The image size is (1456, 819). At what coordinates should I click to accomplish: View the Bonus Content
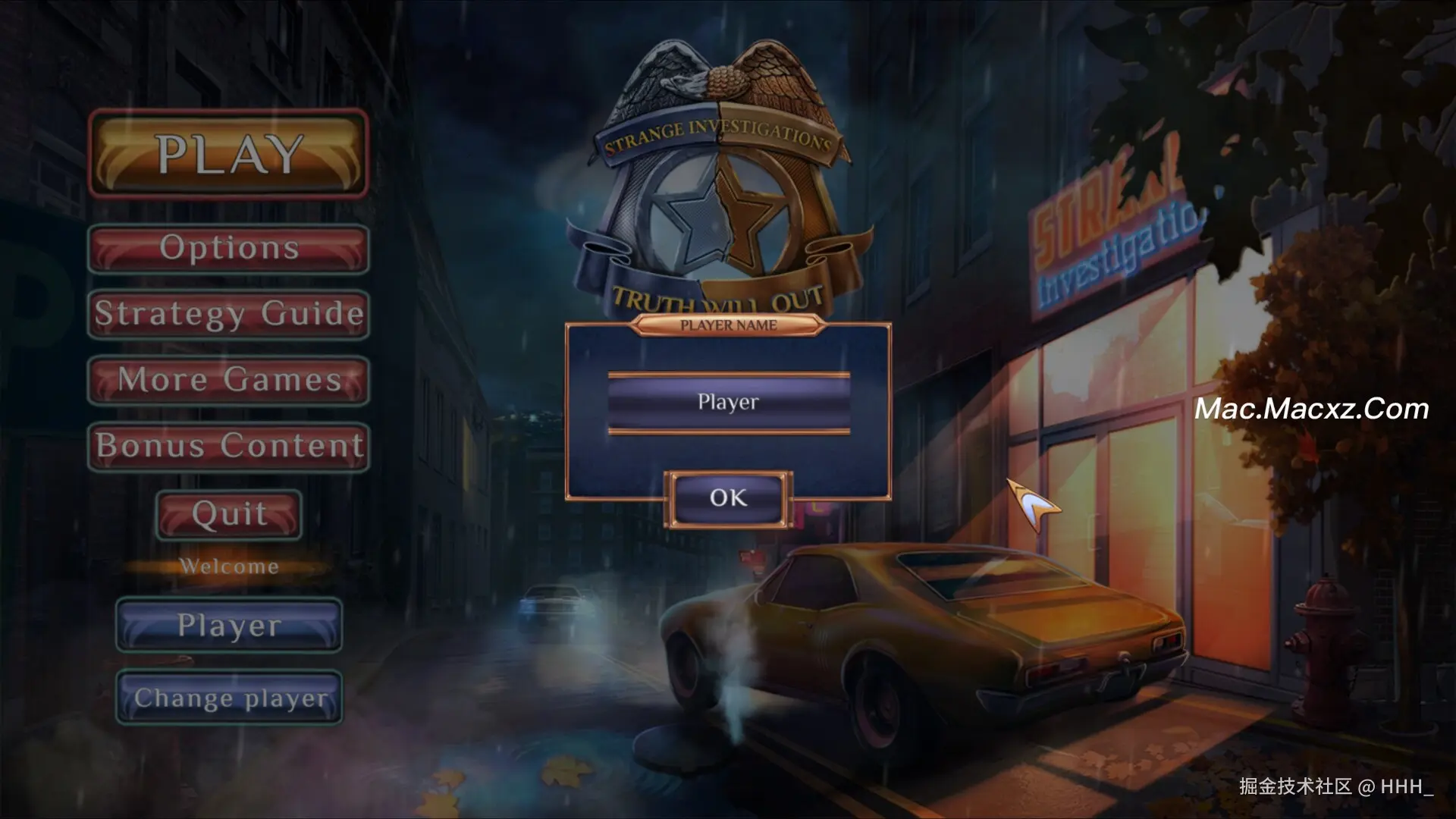click(x=228, y=447)
